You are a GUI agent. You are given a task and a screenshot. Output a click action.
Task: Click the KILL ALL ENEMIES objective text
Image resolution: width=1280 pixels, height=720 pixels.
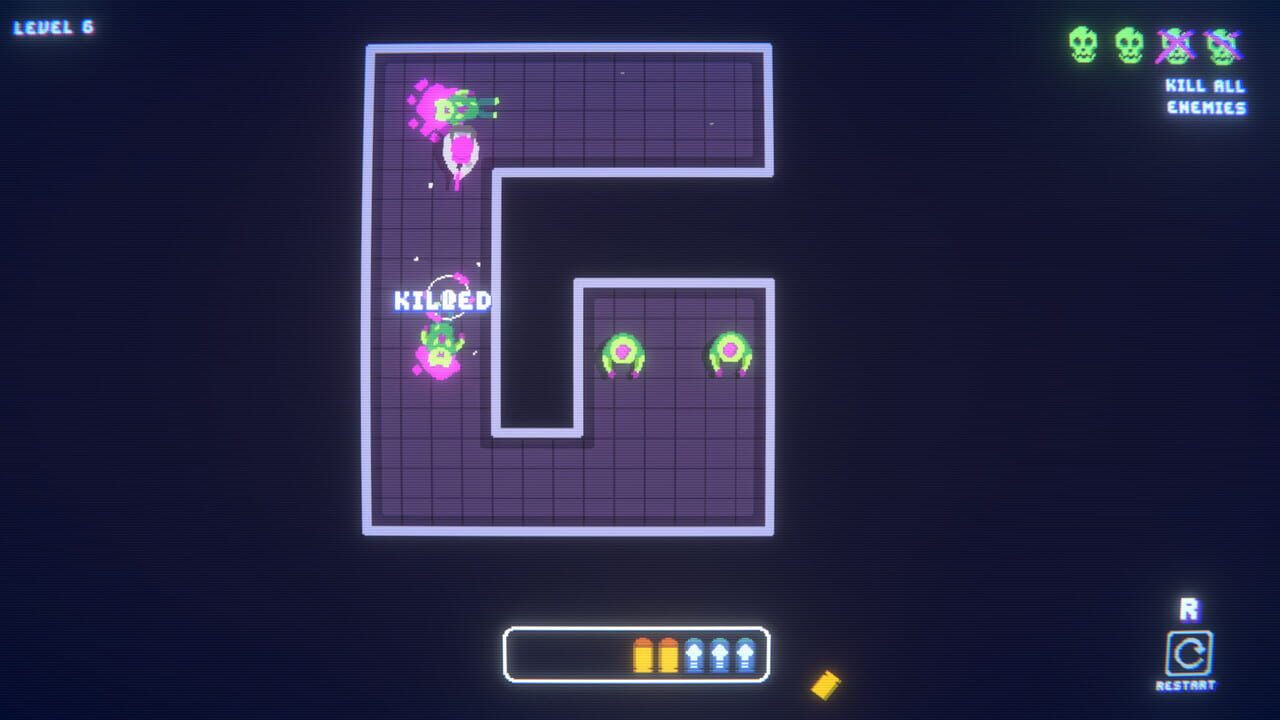(x=1204, y=96)
